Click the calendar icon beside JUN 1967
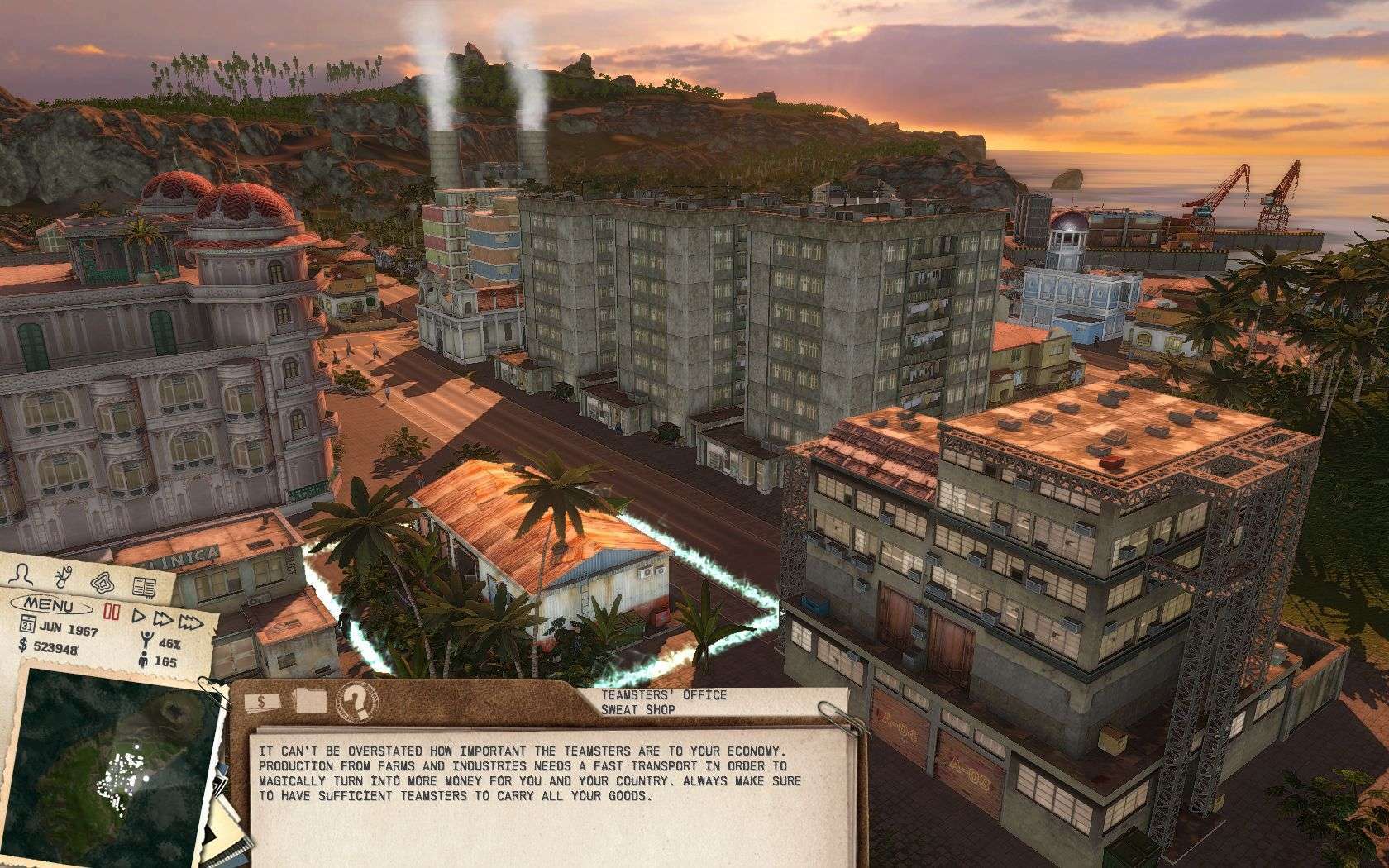 [27, 626]
